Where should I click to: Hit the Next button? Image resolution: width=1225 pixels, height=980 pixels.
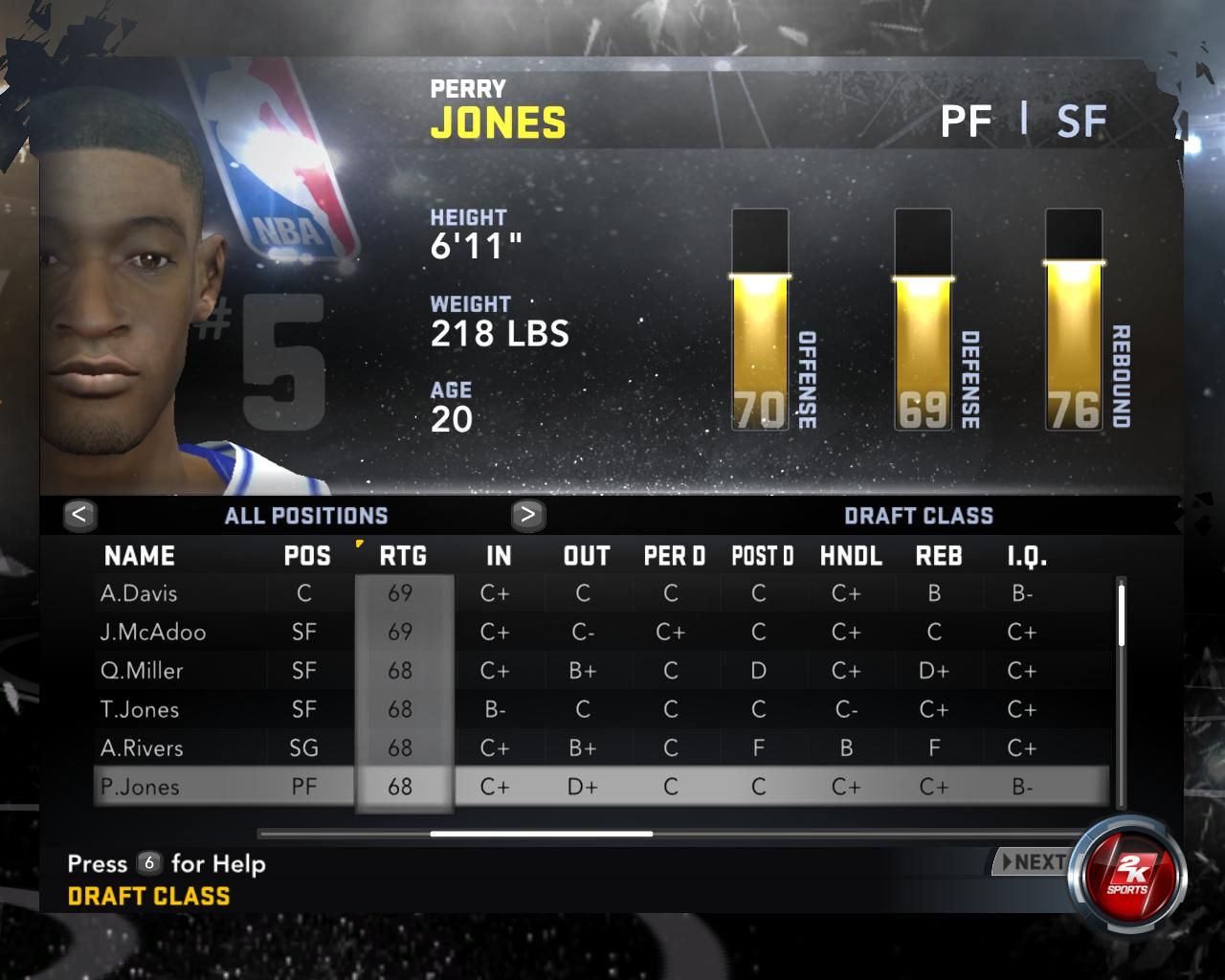click(x=1032, y=862)
